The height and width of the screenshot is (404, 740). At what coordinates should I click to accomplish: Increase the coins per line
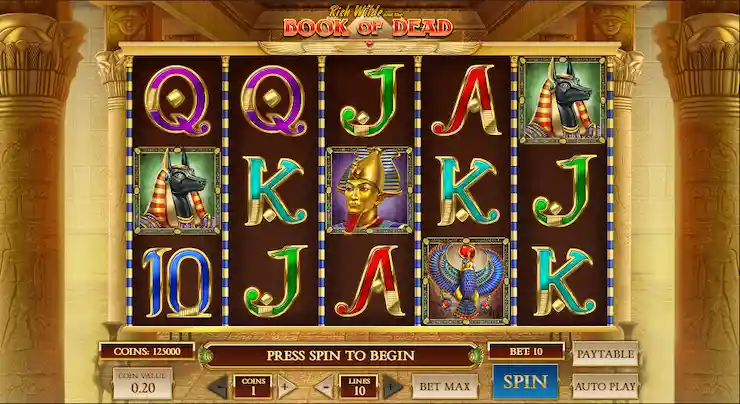(x=286, y=386)
